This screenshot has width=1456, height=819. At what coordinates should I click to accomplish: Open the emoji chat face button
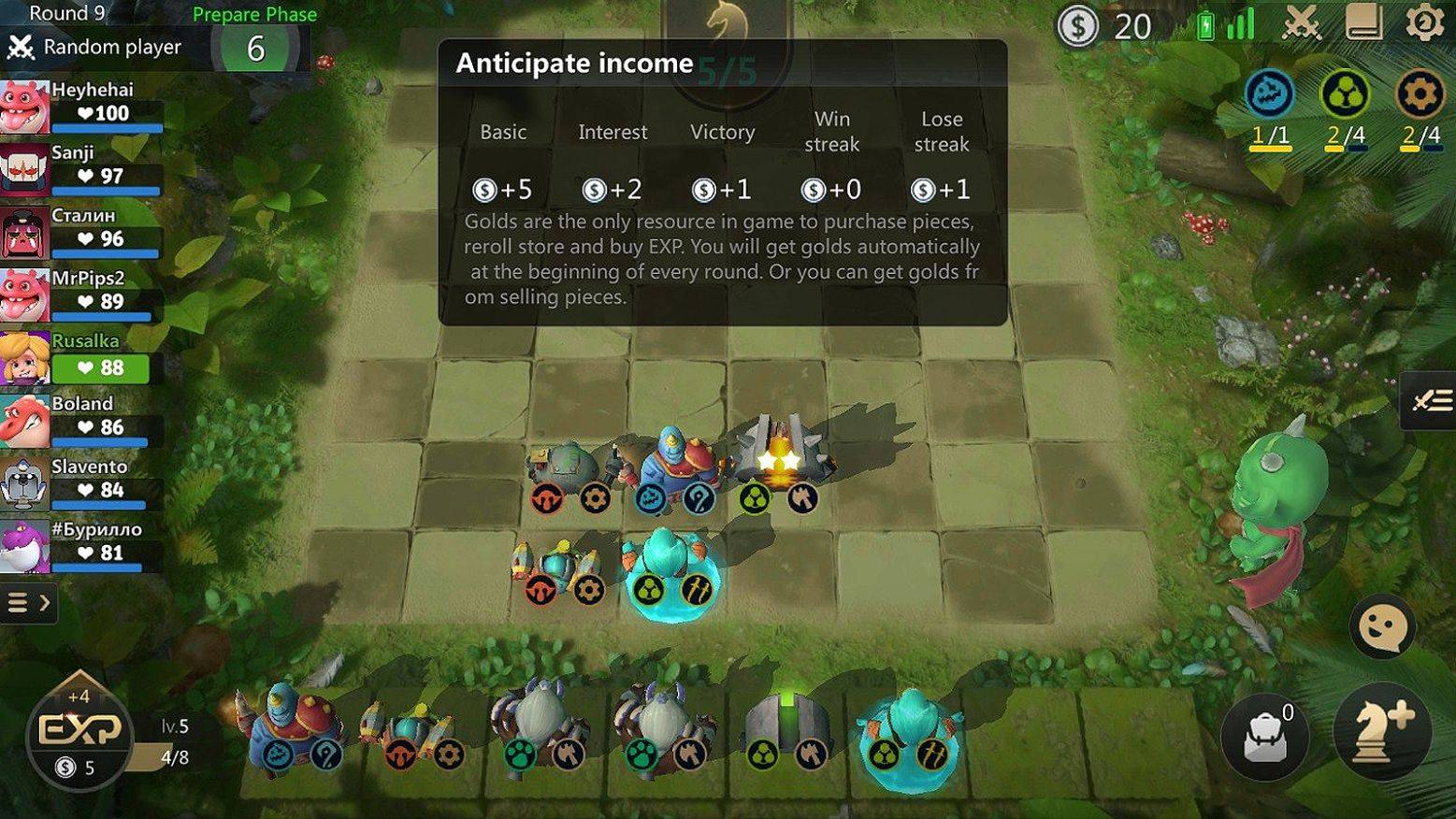coord(1381,625)
